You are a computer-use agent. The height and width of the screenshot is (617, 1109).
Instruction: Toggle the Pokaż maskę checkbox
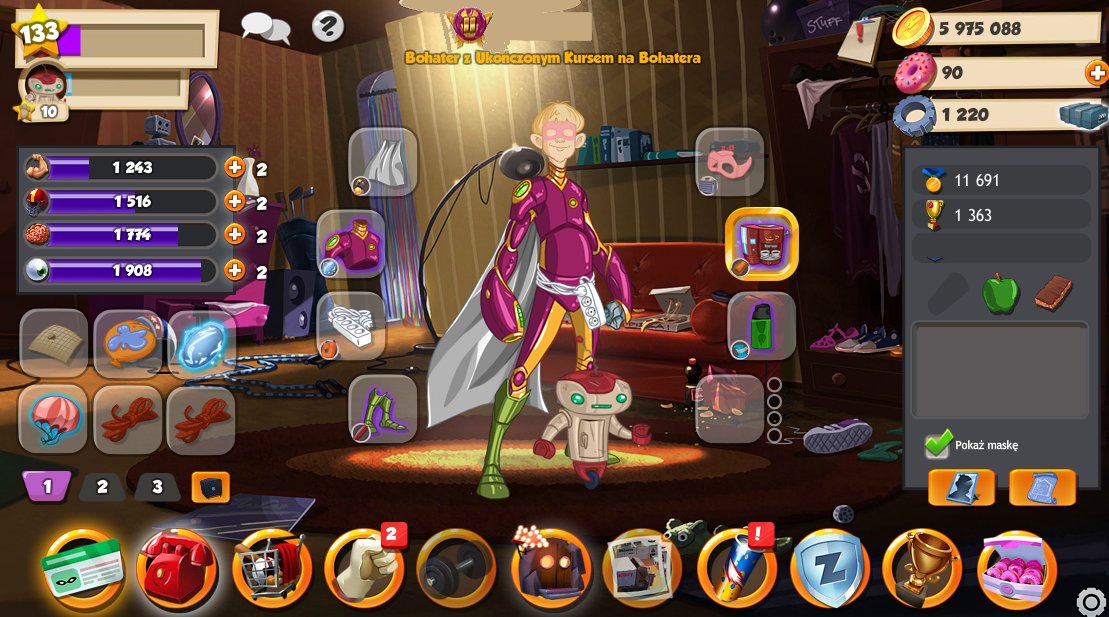(x=938, y=444)
